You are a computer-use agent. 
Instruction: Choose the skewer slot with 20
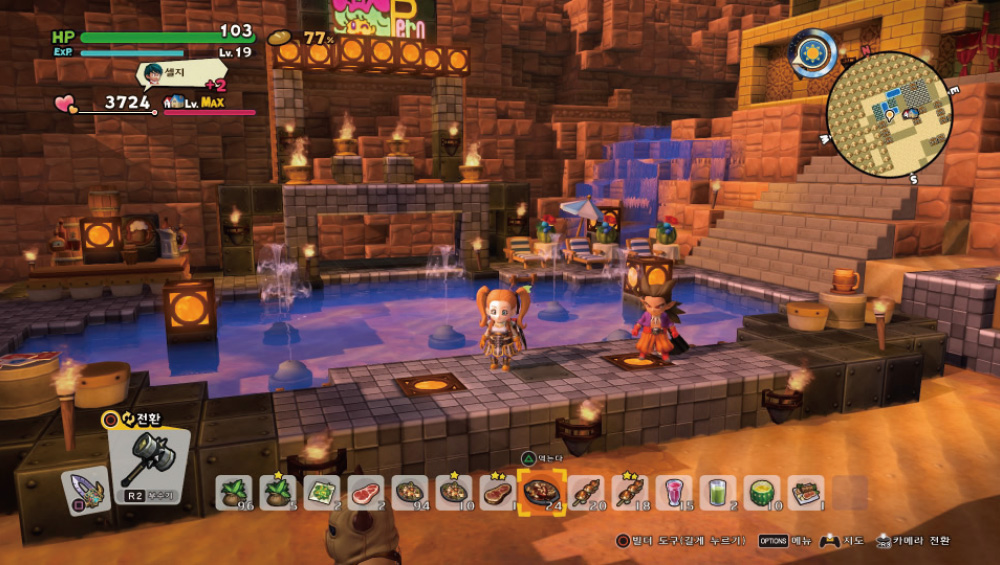[x=585, y=492]
